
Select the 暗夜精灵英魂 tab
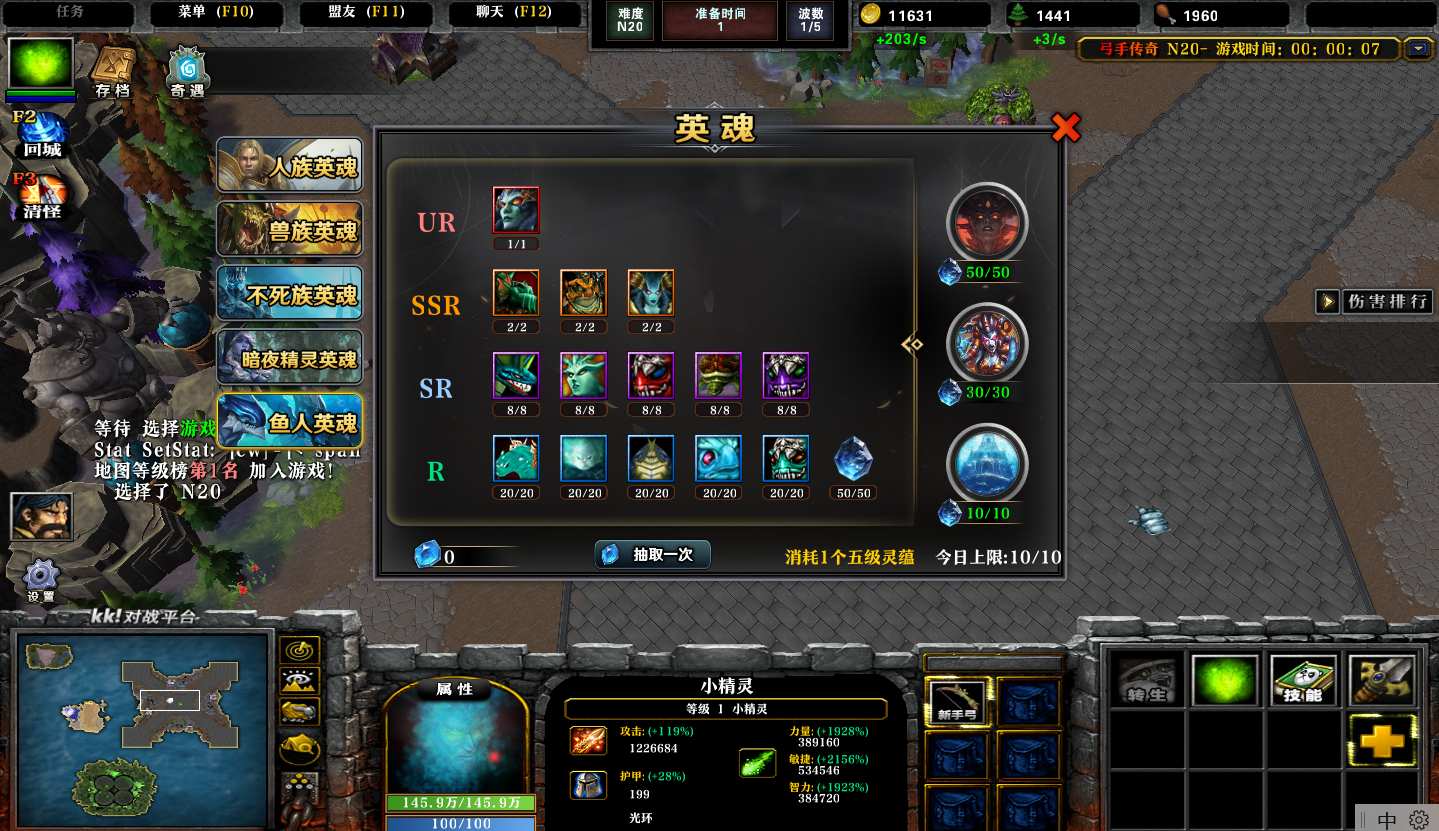point(289,358)
